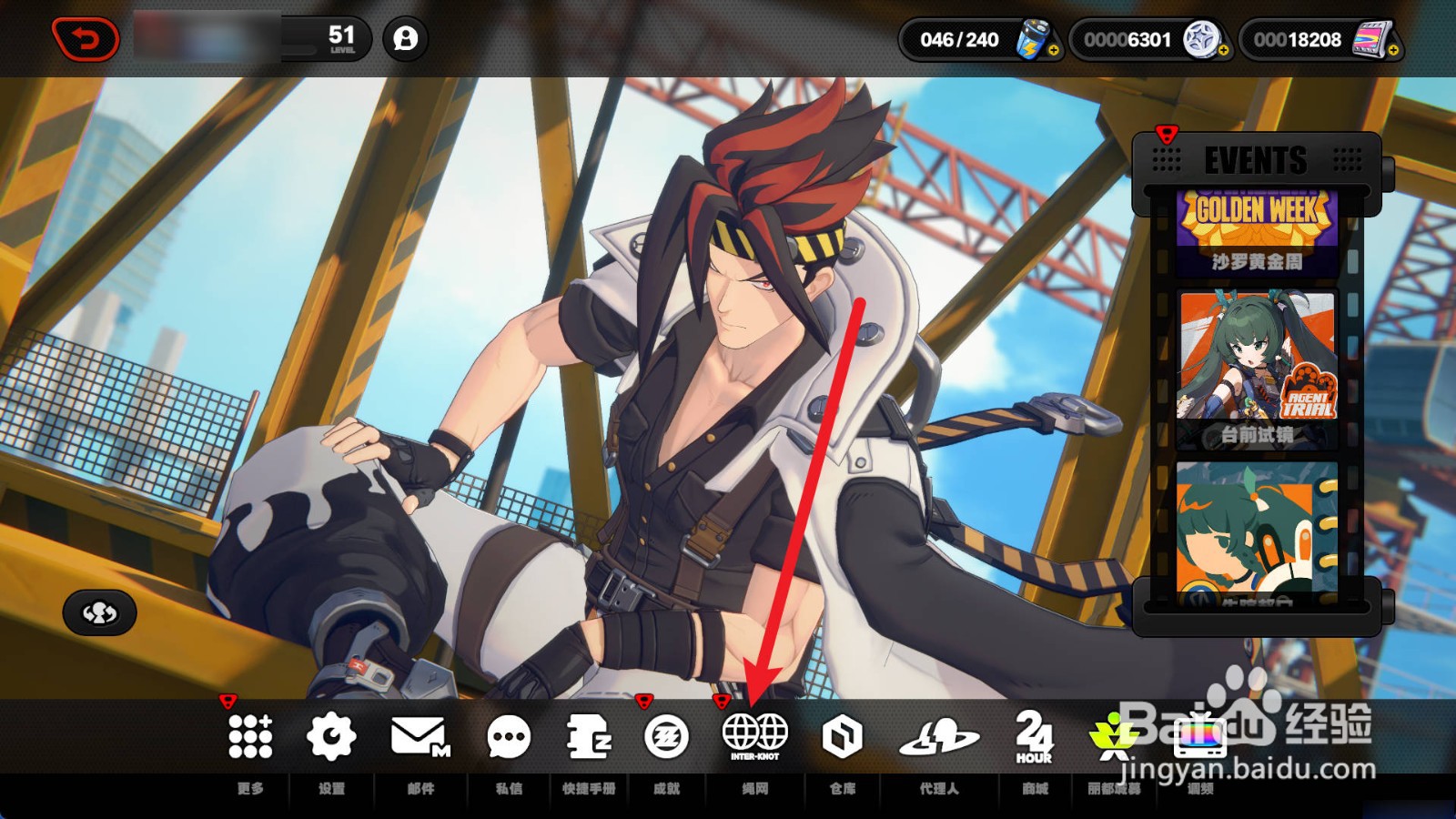Image resolution: width=1456 pixels, height=819 pixels.
Task: Add silver star coins with plus button
Action: [1223, 51]
